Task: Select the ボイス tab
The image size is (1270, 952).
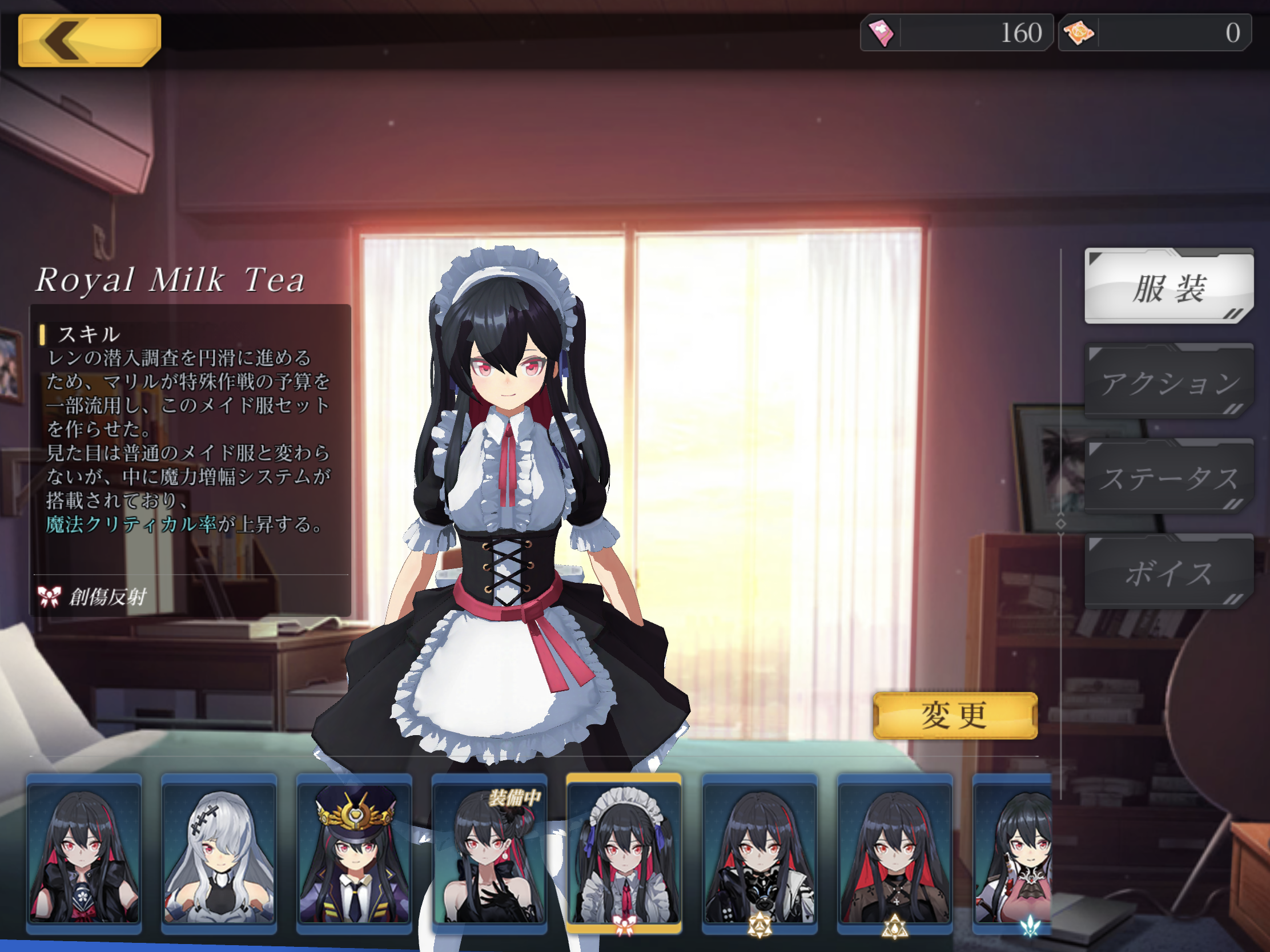Action: click(1168, 572)
